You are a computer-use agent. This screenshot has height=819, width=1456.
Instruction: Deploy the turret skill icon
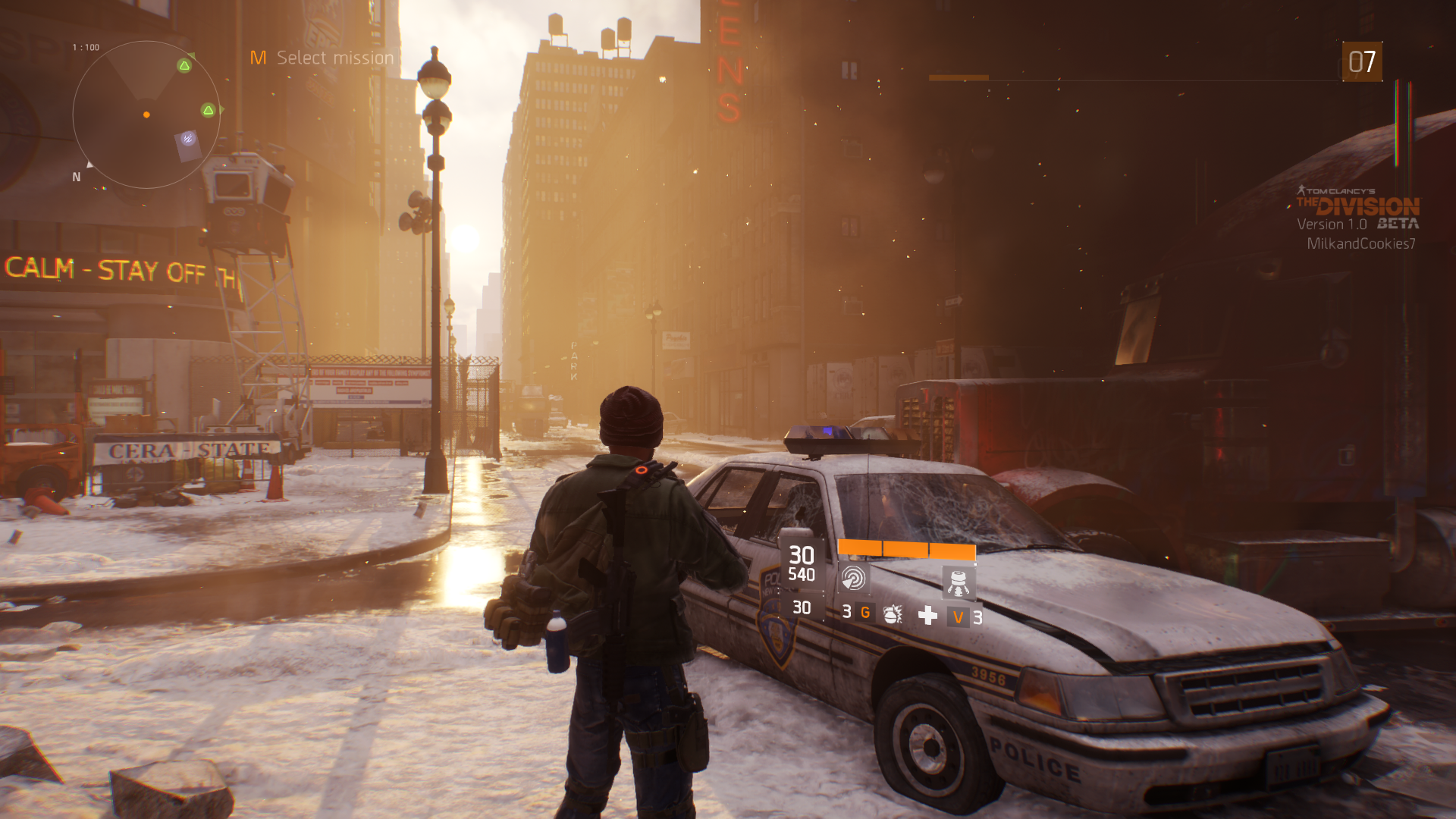point(958,582)
